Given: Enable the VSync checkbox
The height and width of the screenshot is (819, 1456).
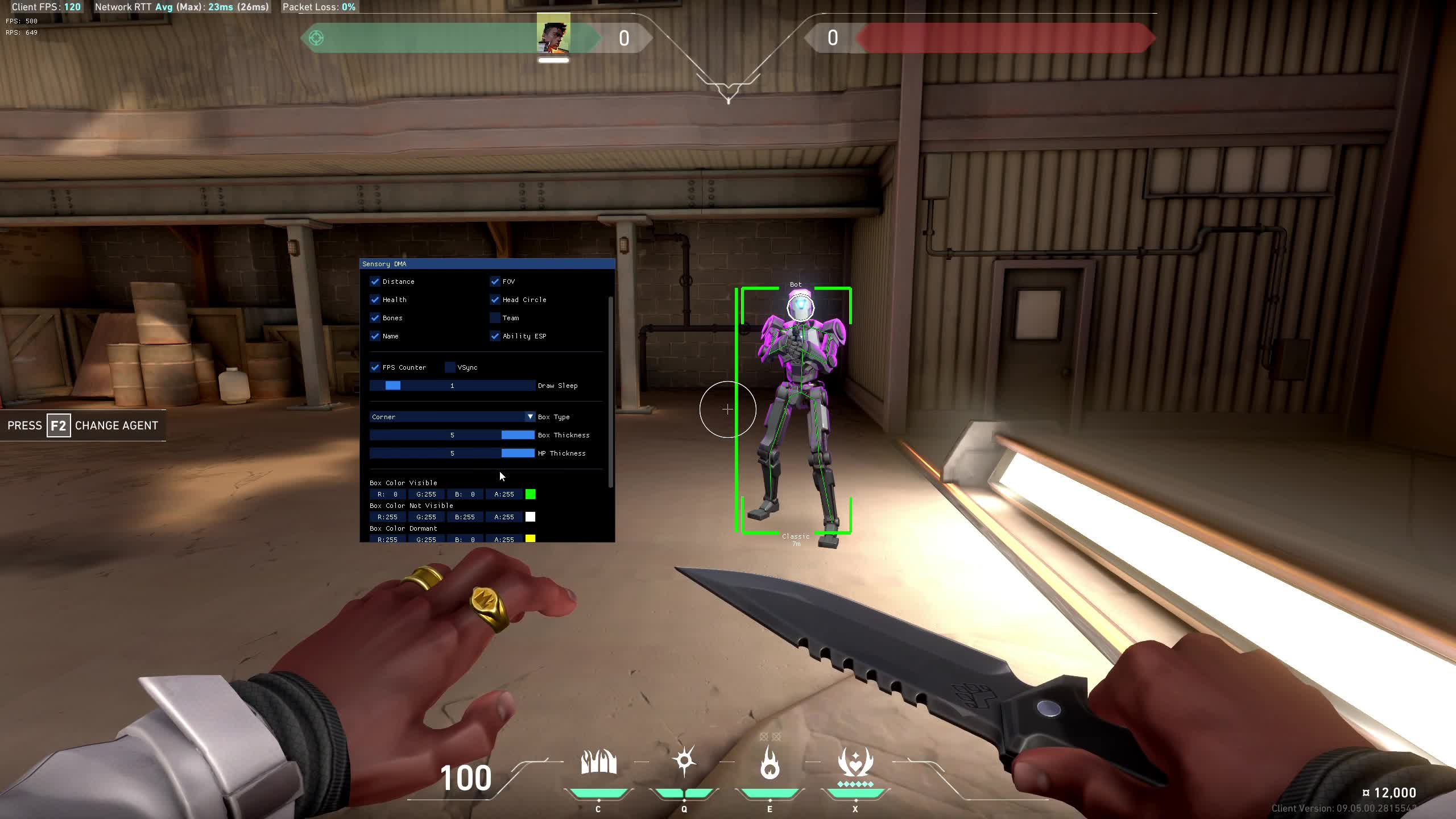Looking at the screenshot, I should click(x=450, y=367).
